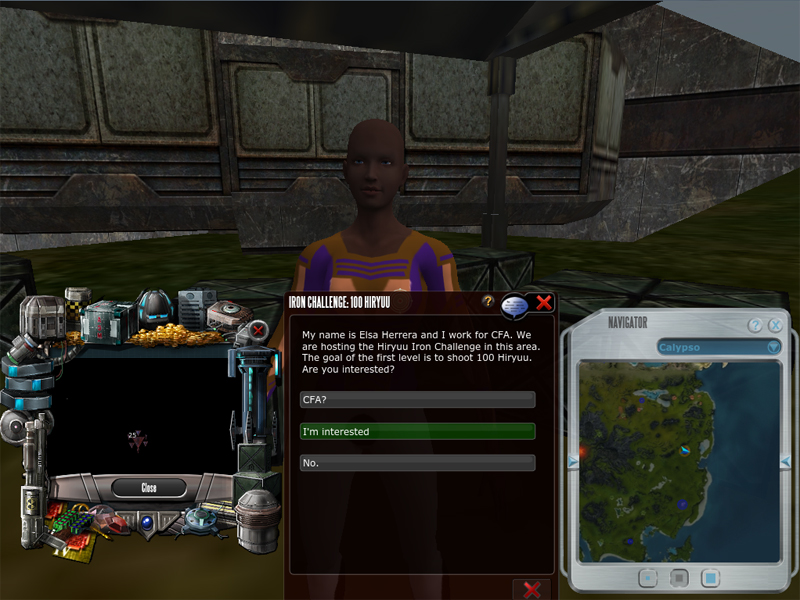Close the inventory panel with the Close button

tap(148, 488)
